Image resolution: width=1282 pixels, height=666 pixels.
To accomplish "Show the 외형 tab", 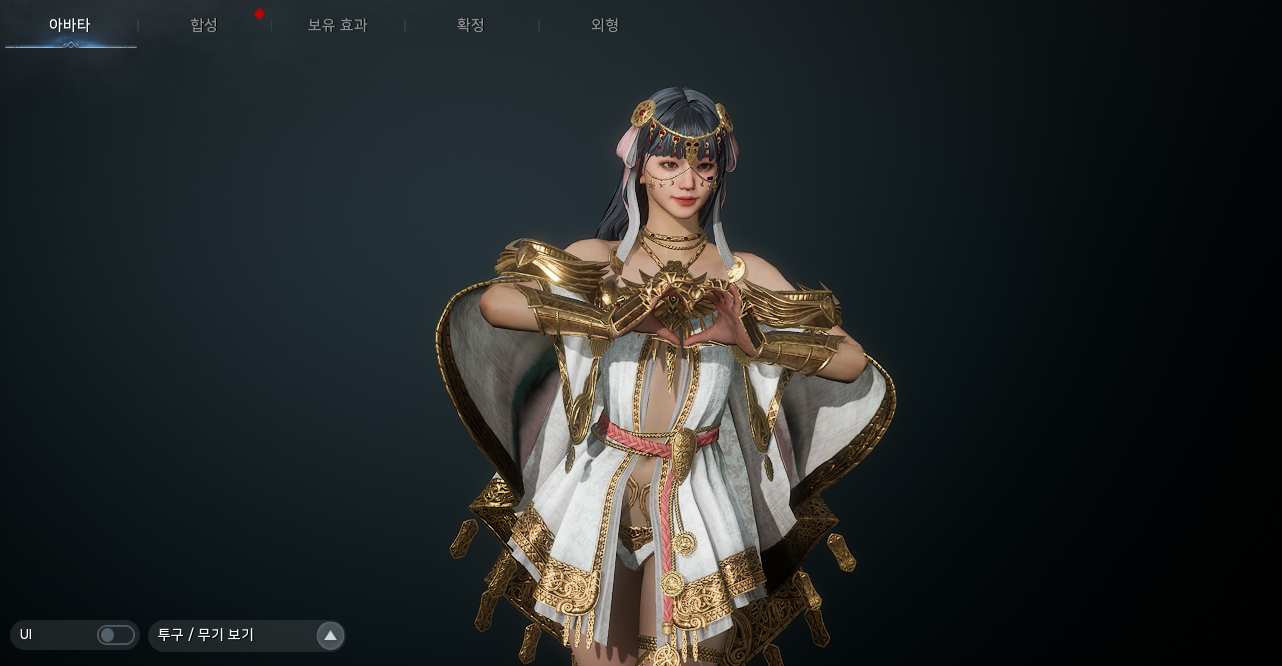I will pyautogui.click(x=604, y=25).
